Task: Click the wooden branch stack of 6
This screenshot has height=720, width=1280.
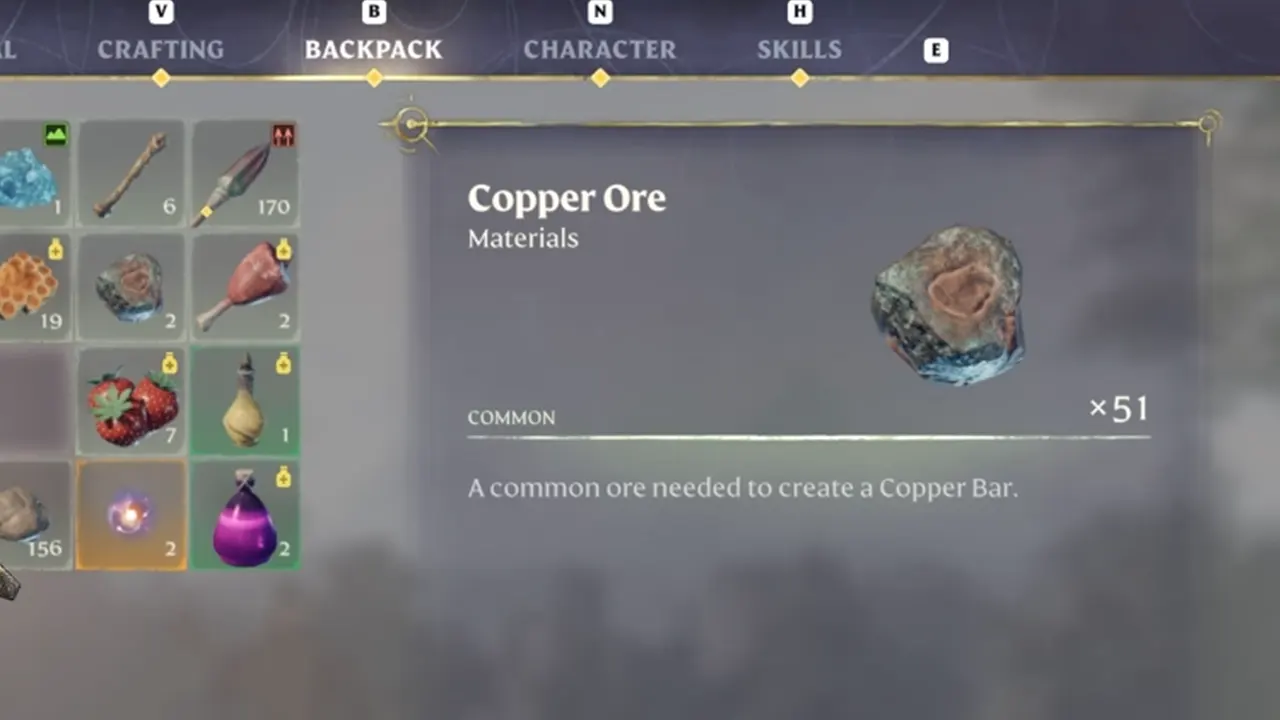Action: point(130,173)
